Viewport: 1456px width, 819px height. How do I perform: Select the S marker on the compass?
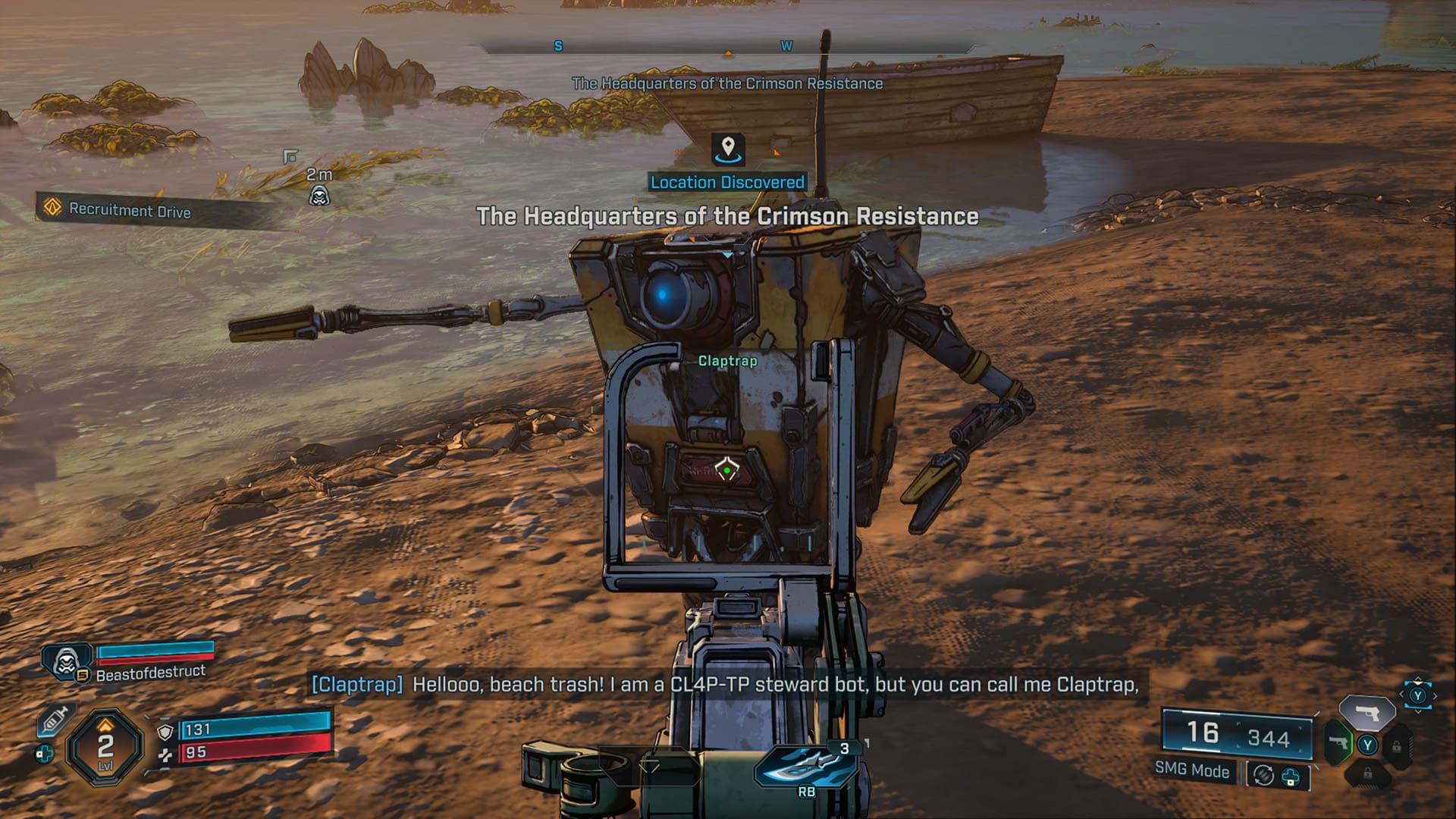559,46
